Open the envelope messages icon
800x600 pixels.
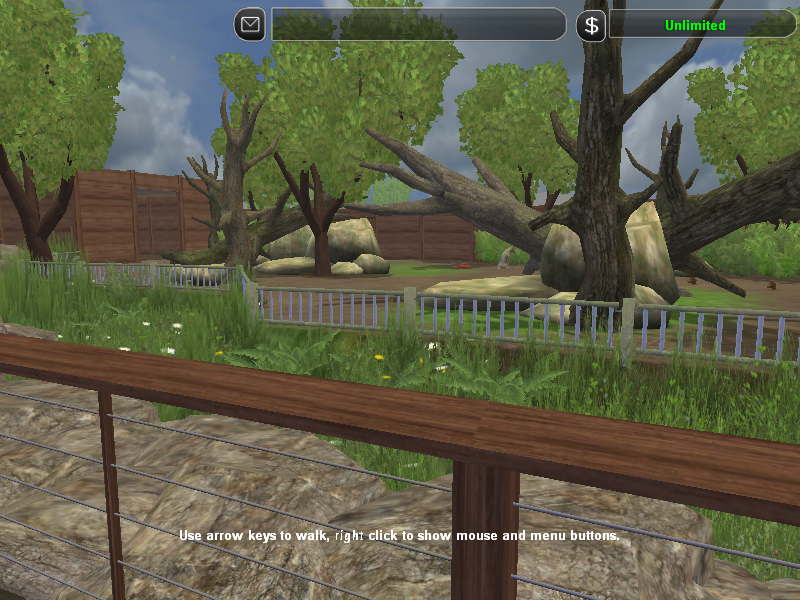click(250, 24)
